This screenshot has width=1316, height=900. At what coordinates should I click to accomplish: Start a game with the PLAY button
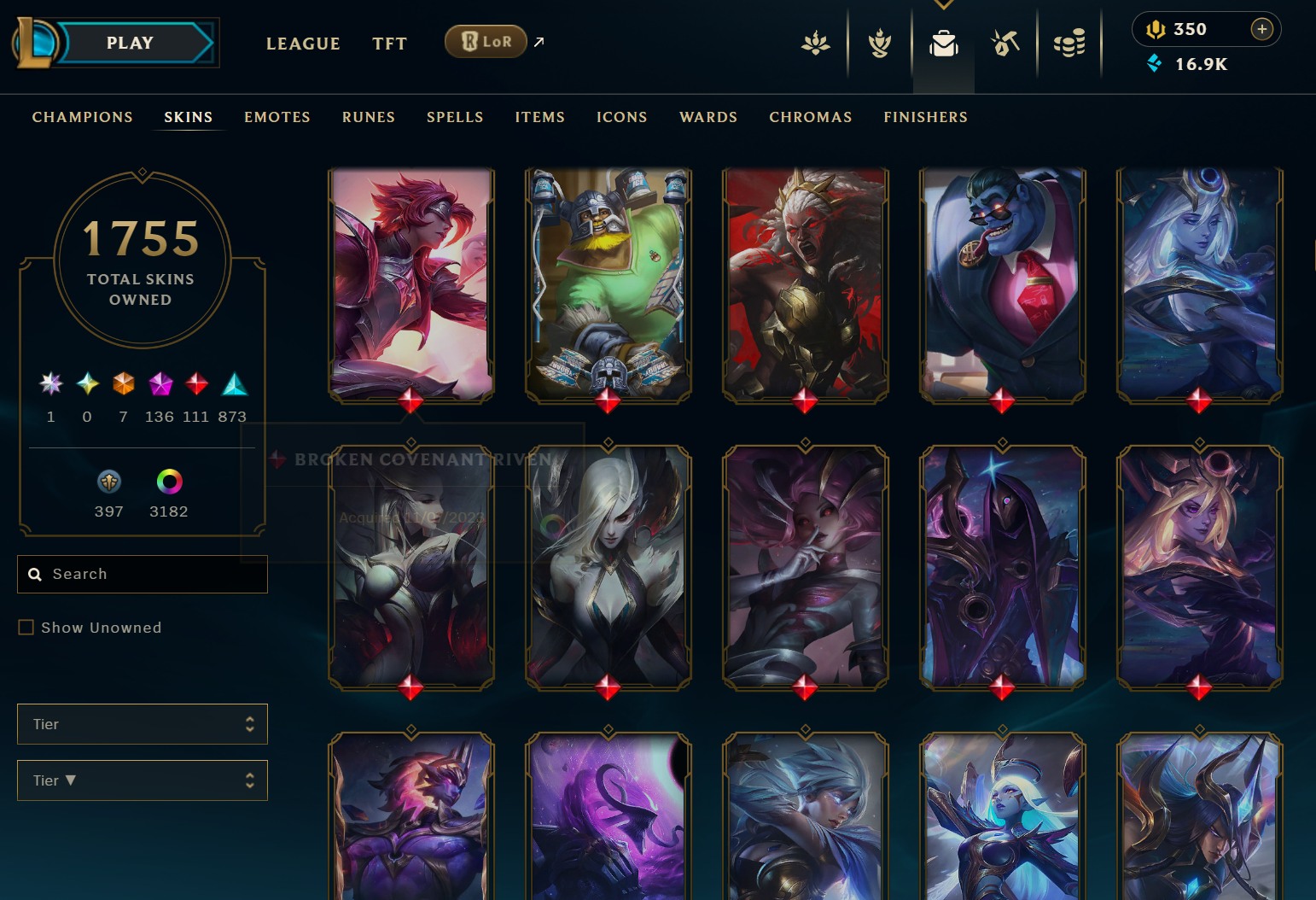coord(130,43)
